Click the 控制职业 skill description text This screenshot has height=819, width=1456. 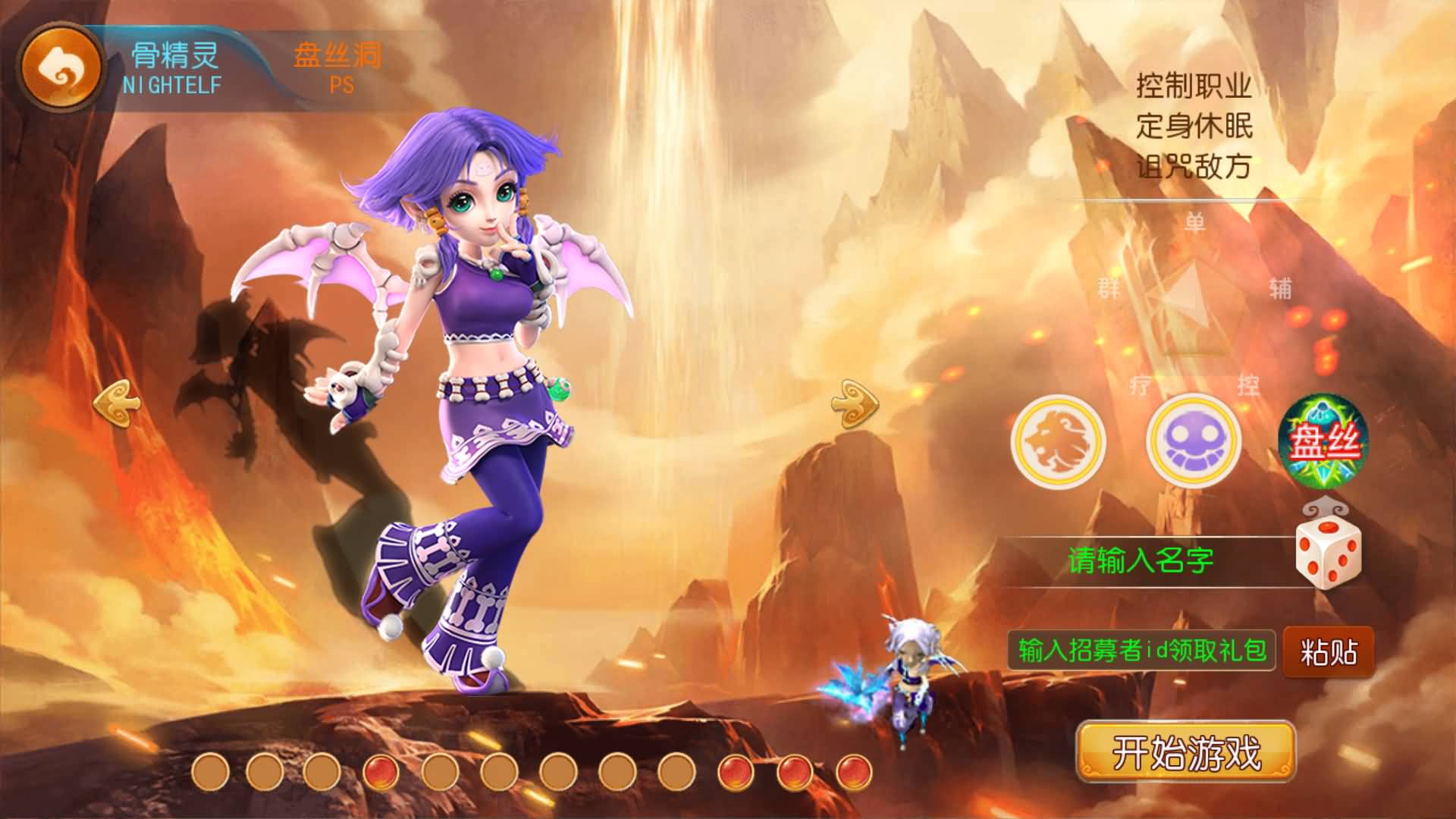point(1193,83)
